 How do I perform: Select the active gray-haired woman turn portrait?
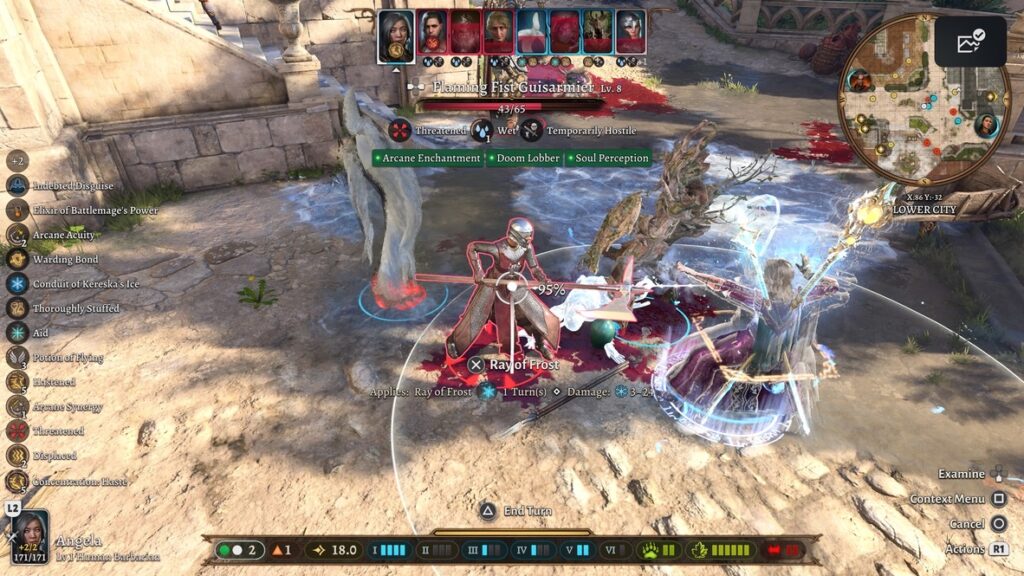tap(396, 35)
